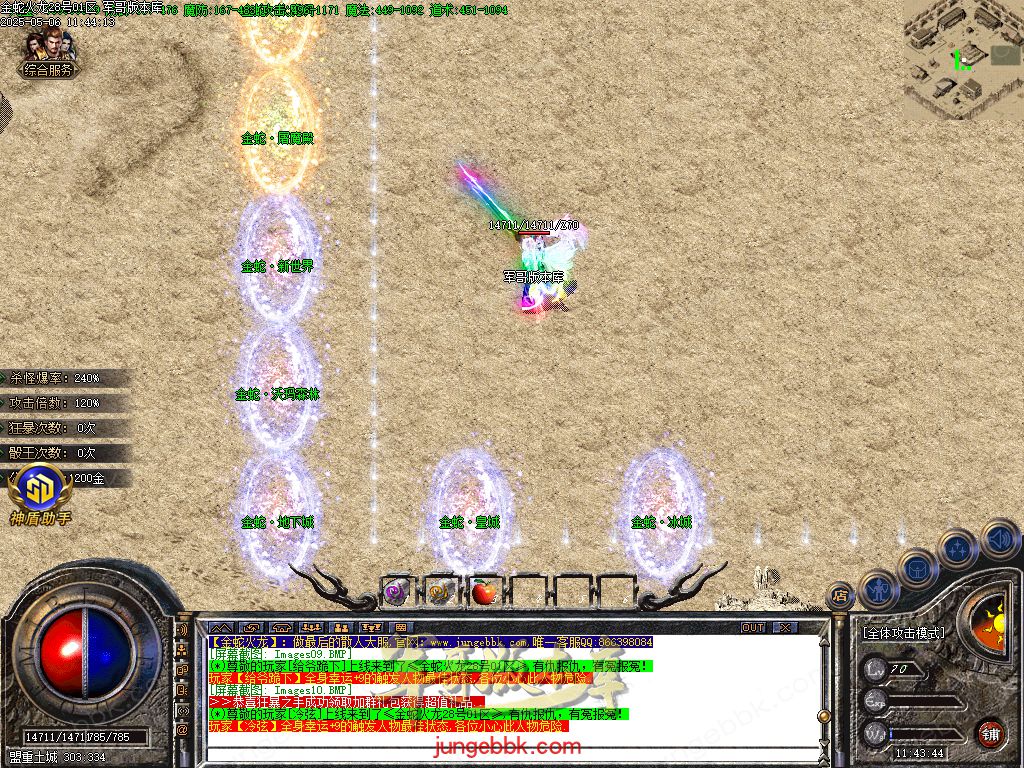Close the game with the X button
Viewport: 1024px width, 768px height.
pyautogui.click(x=785, y=627)
